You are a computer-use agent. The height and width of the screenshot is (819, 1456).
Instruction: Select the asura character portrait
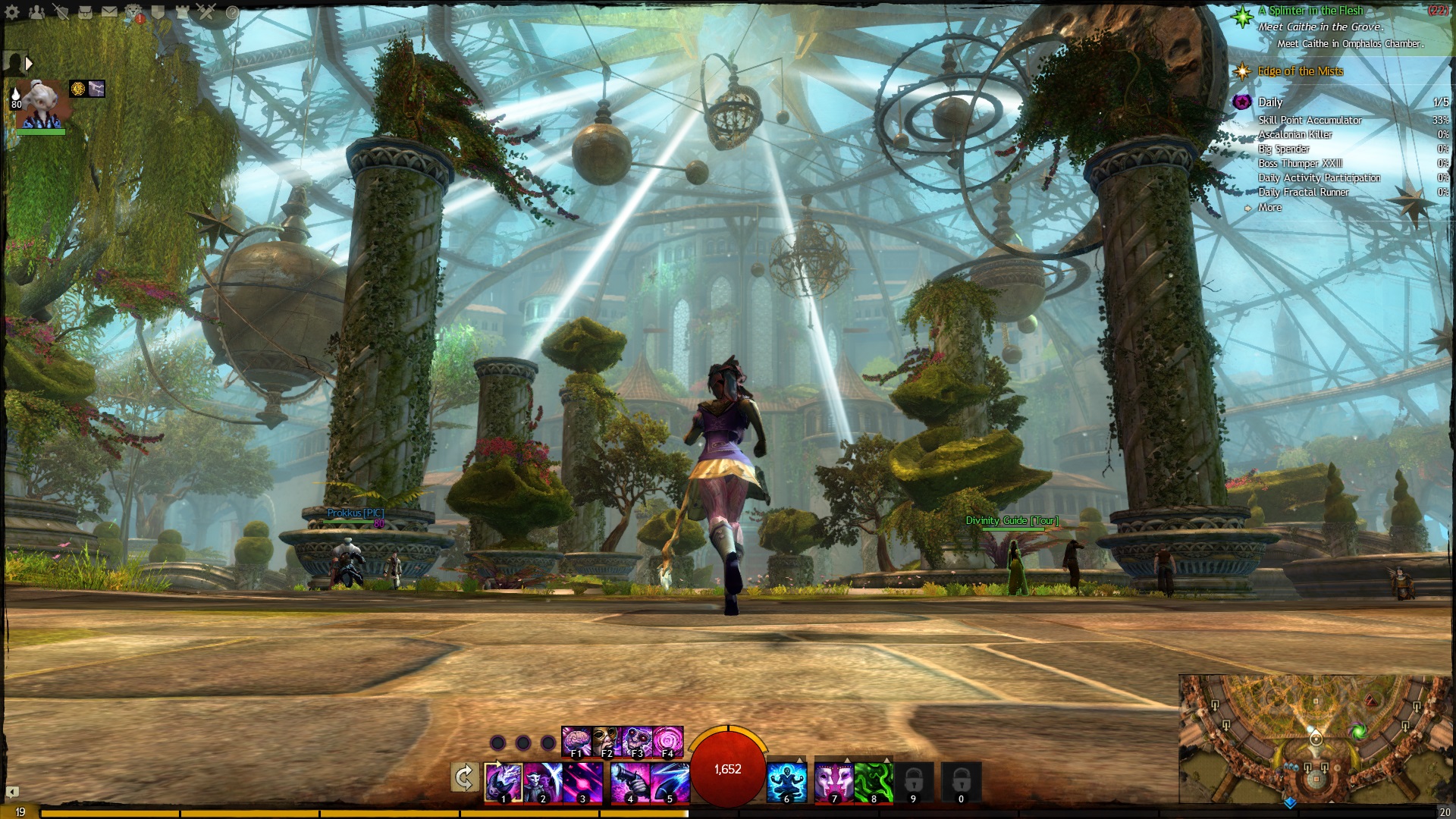42,105
